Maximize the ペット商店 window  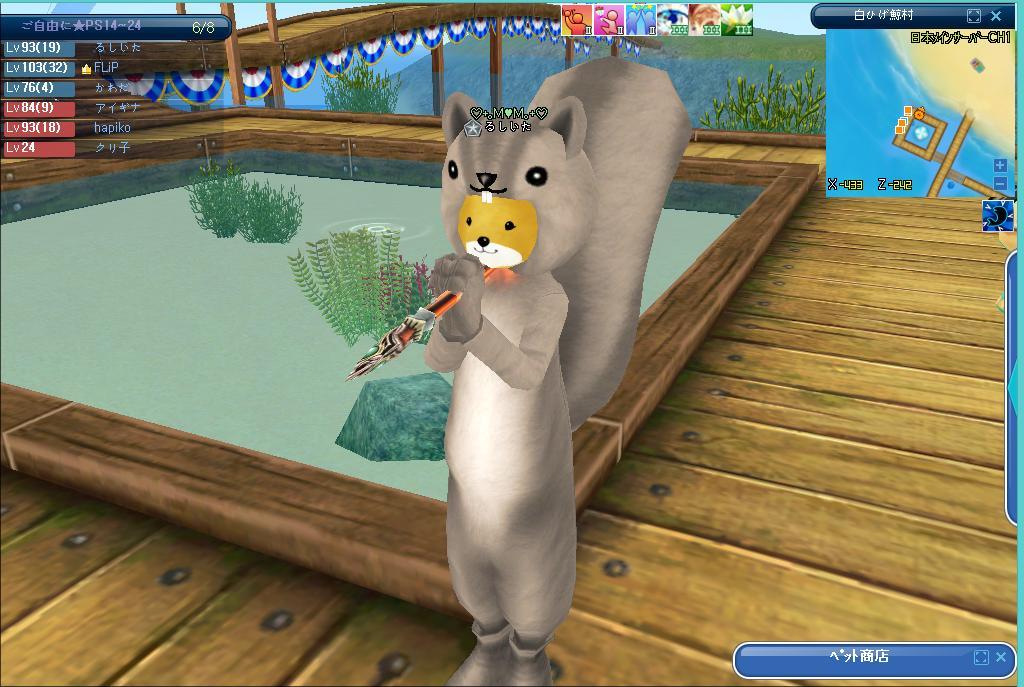(981, 657)
